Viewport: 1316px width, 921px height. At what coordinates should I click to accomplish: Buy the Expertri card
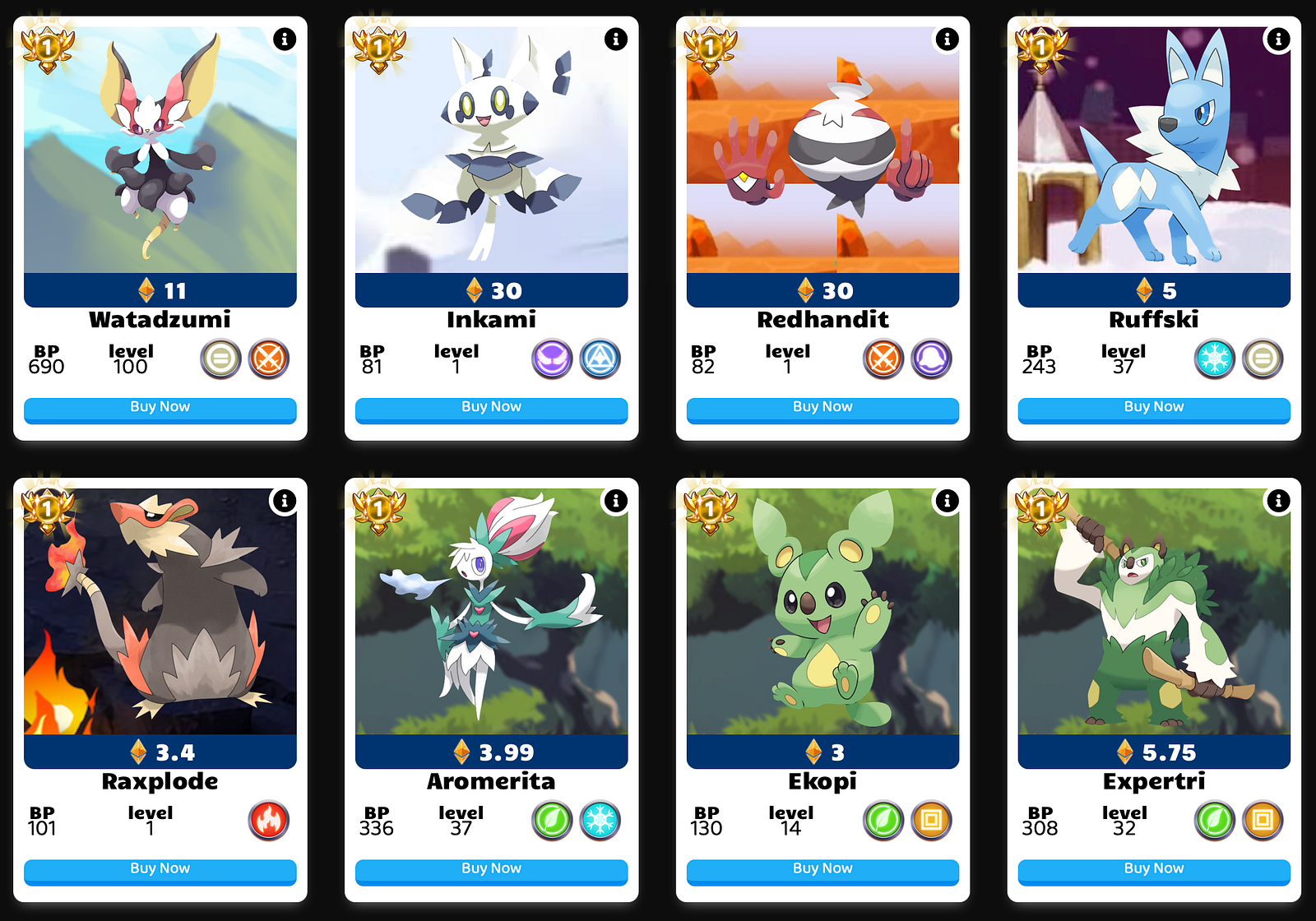1154,869
